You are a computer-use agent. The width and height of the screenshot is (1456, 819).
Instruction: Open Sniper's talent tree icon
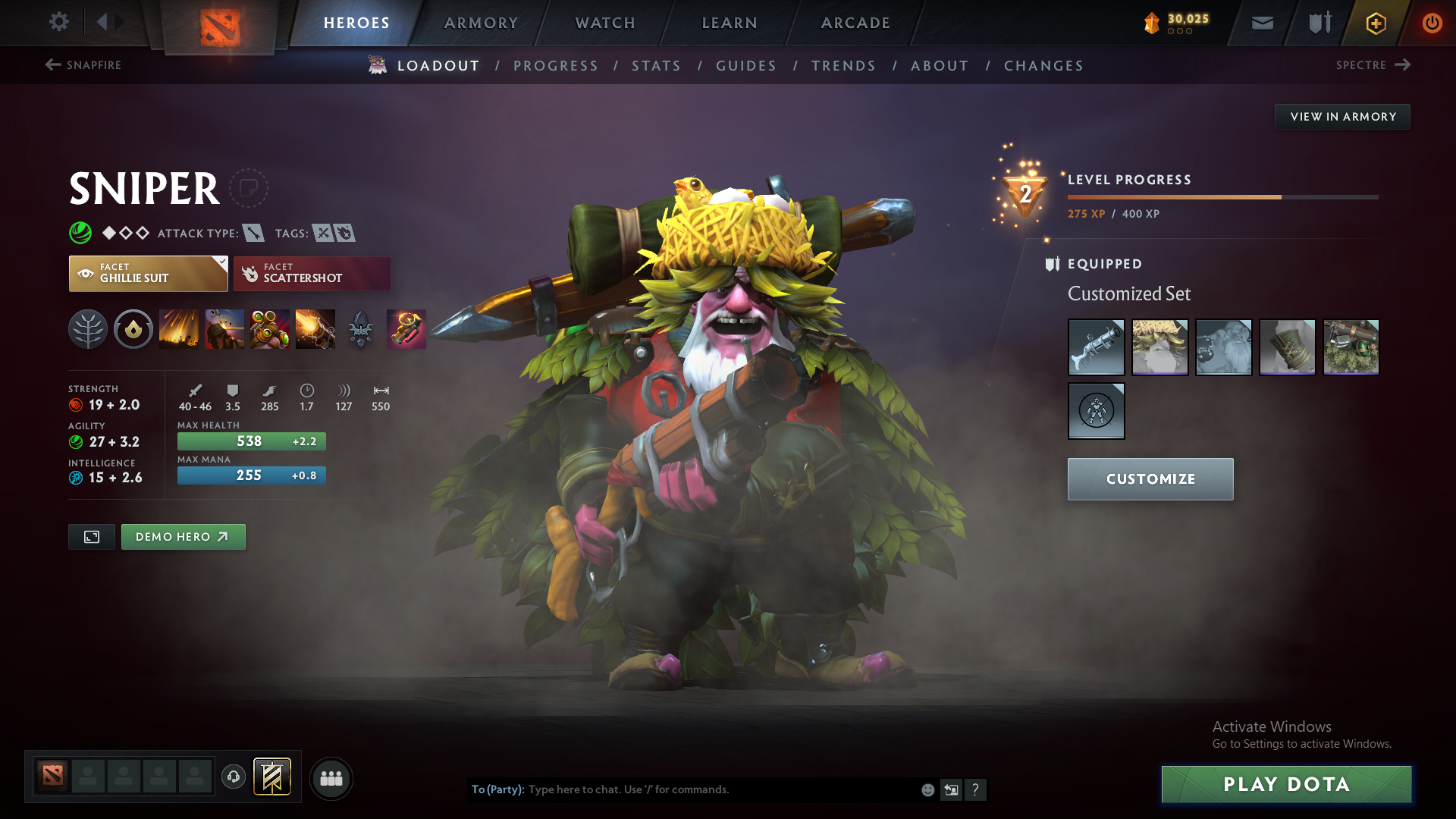tap(87, 329)
